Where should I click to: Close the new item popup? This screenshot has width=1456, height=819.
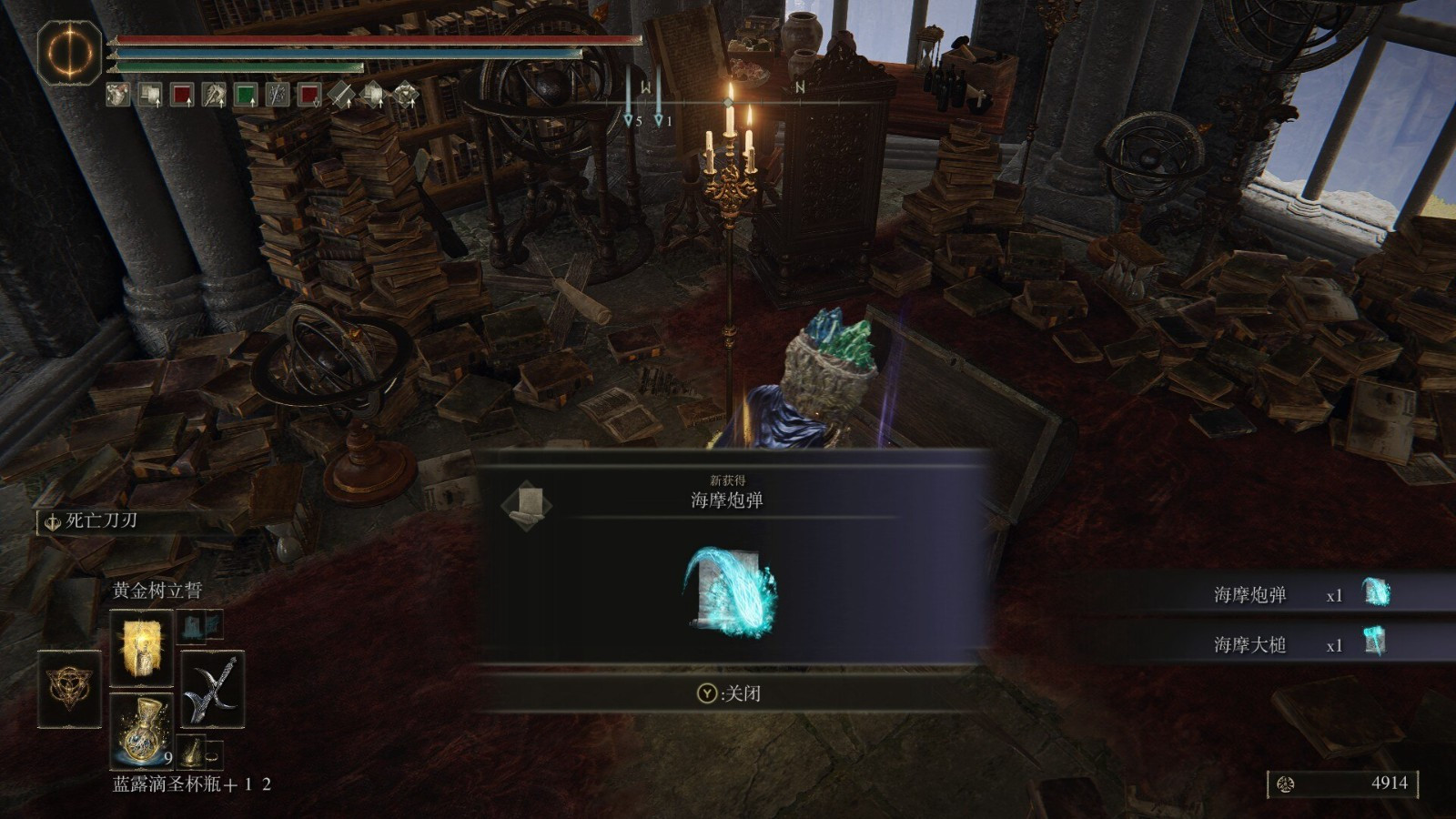[x=729, y=693]
